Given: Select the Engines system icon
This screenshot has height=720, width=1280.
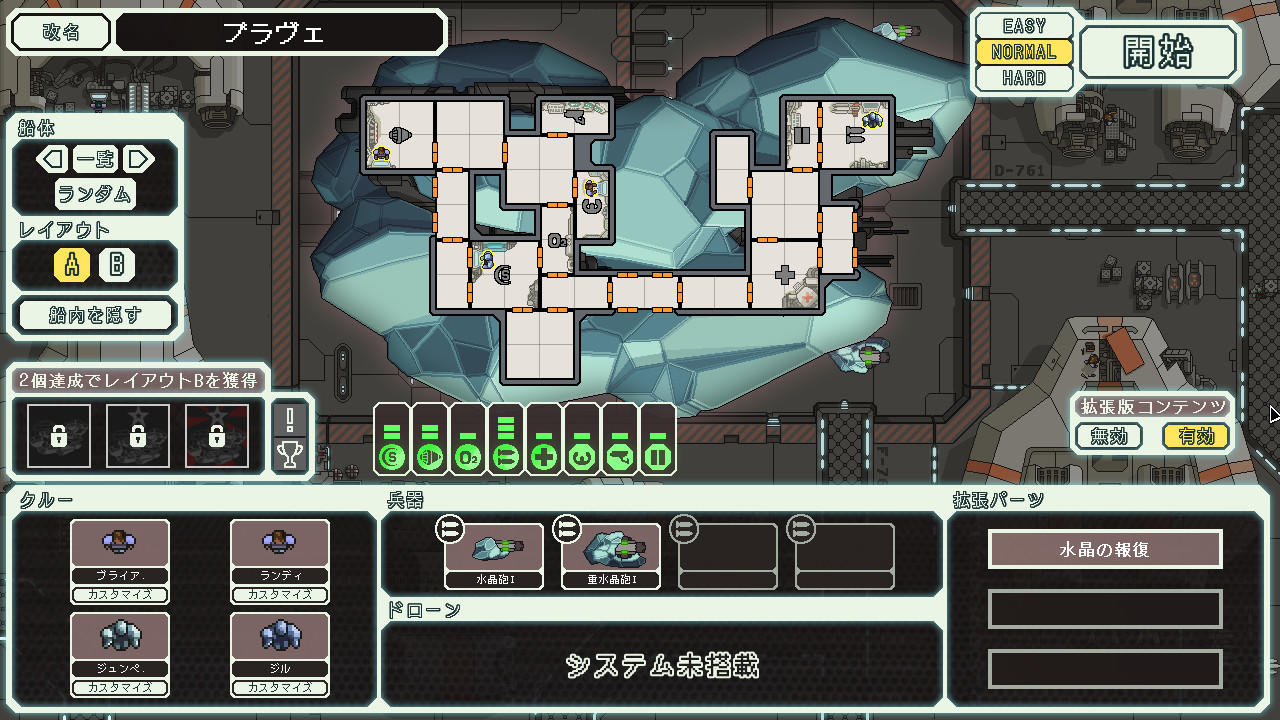Looking at the screenshot, I should pos(430,455).
